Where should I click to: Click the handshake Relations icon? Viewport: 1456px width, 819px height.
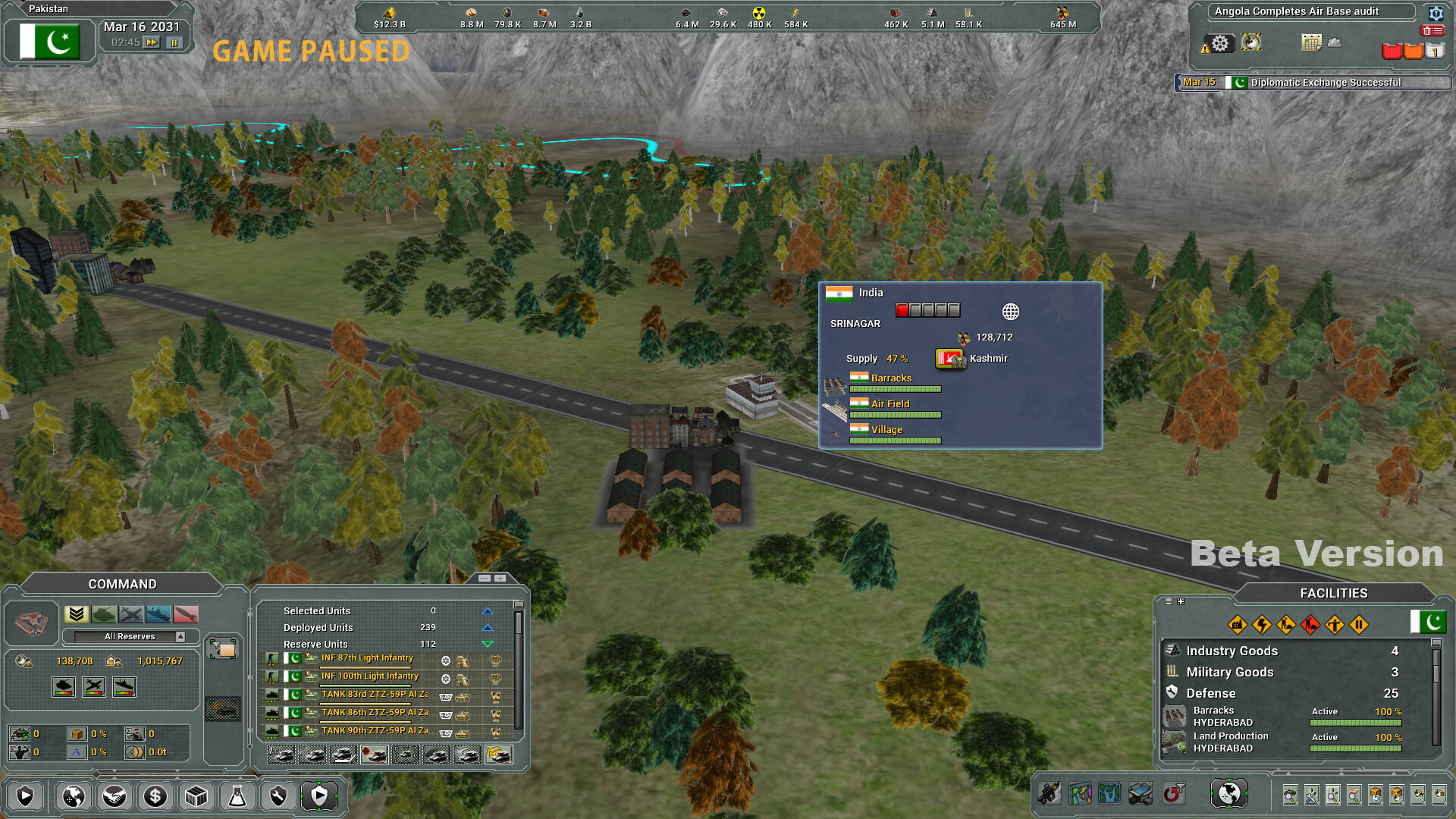click(x=115, y=796)
